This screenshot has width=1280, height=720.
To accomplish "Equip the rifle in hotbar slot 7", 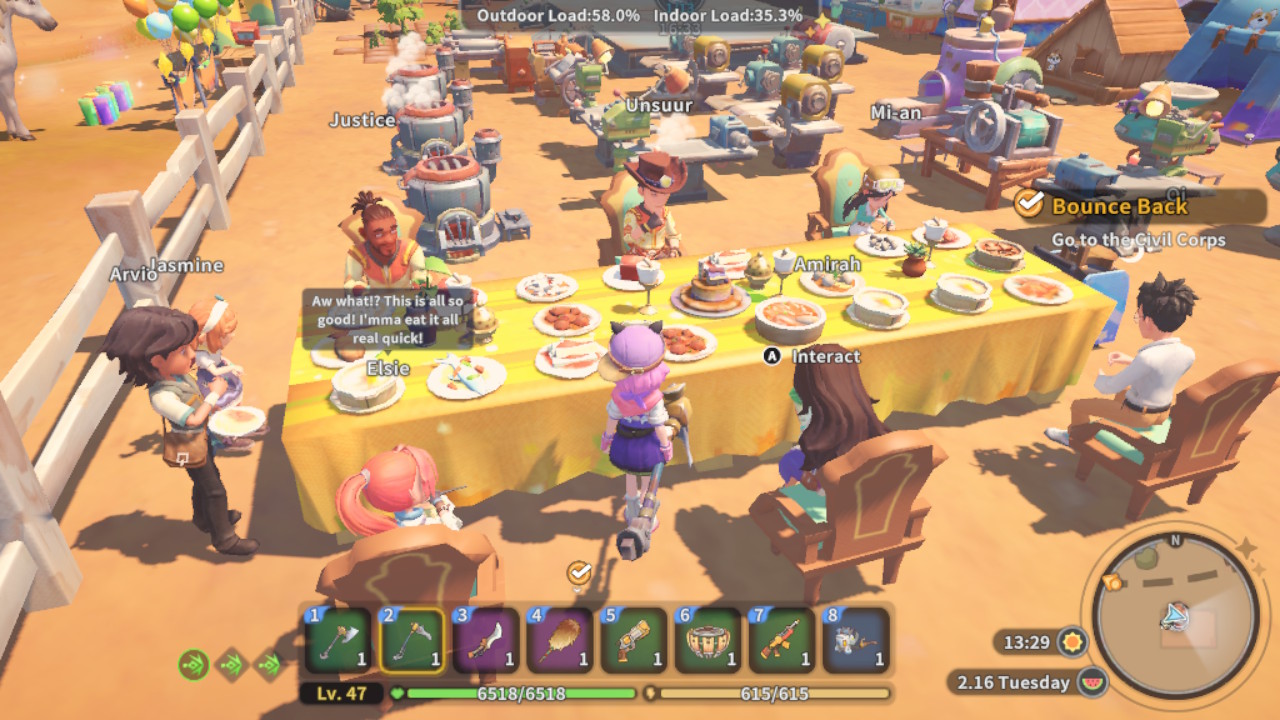I will pos(781,639).
